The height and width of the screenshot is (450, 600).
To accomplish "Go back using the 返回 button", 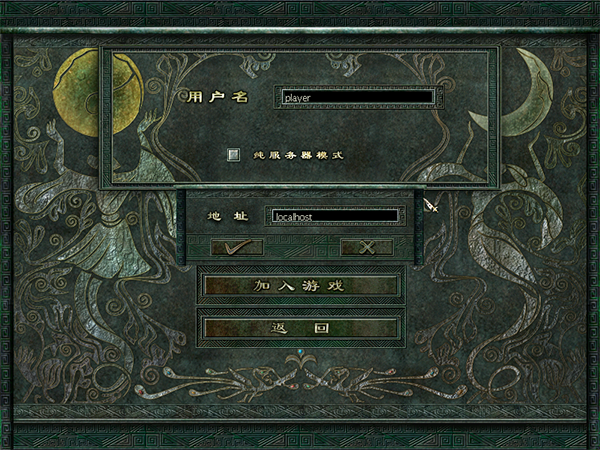I will [x=300, y=327].
